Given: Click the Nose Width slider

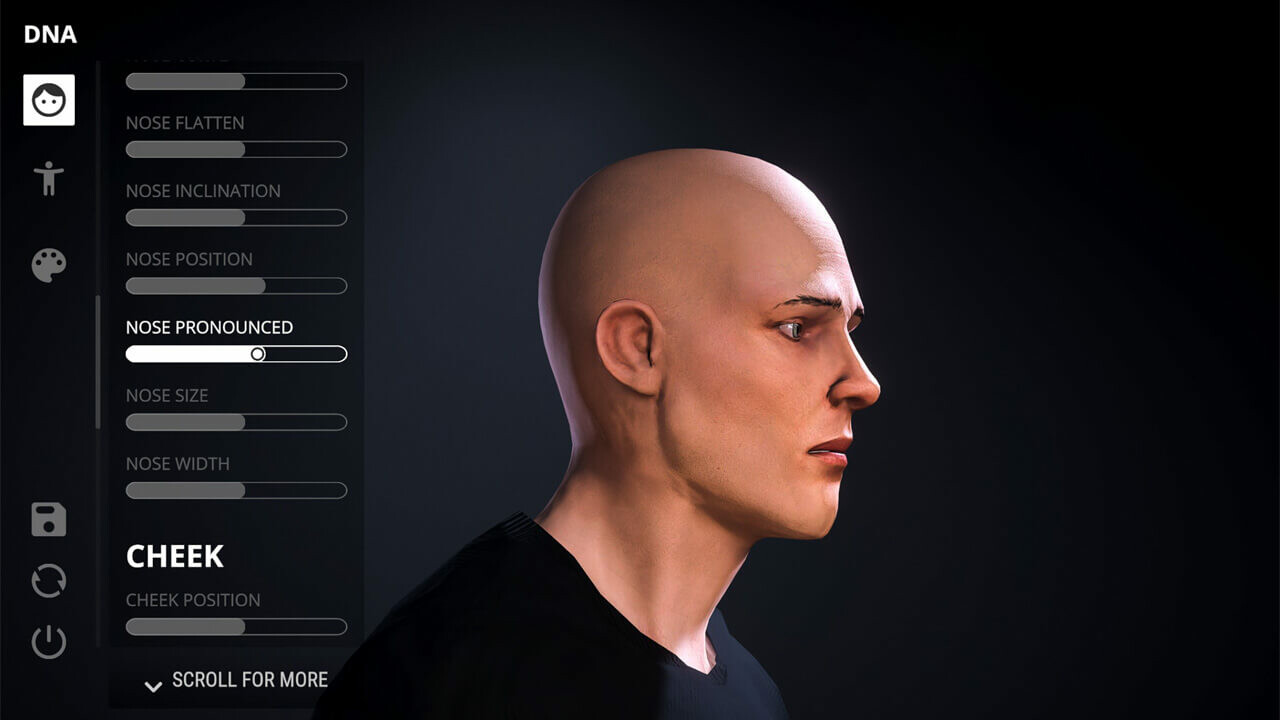Looking at the screenshot, I should coord(236,490).
